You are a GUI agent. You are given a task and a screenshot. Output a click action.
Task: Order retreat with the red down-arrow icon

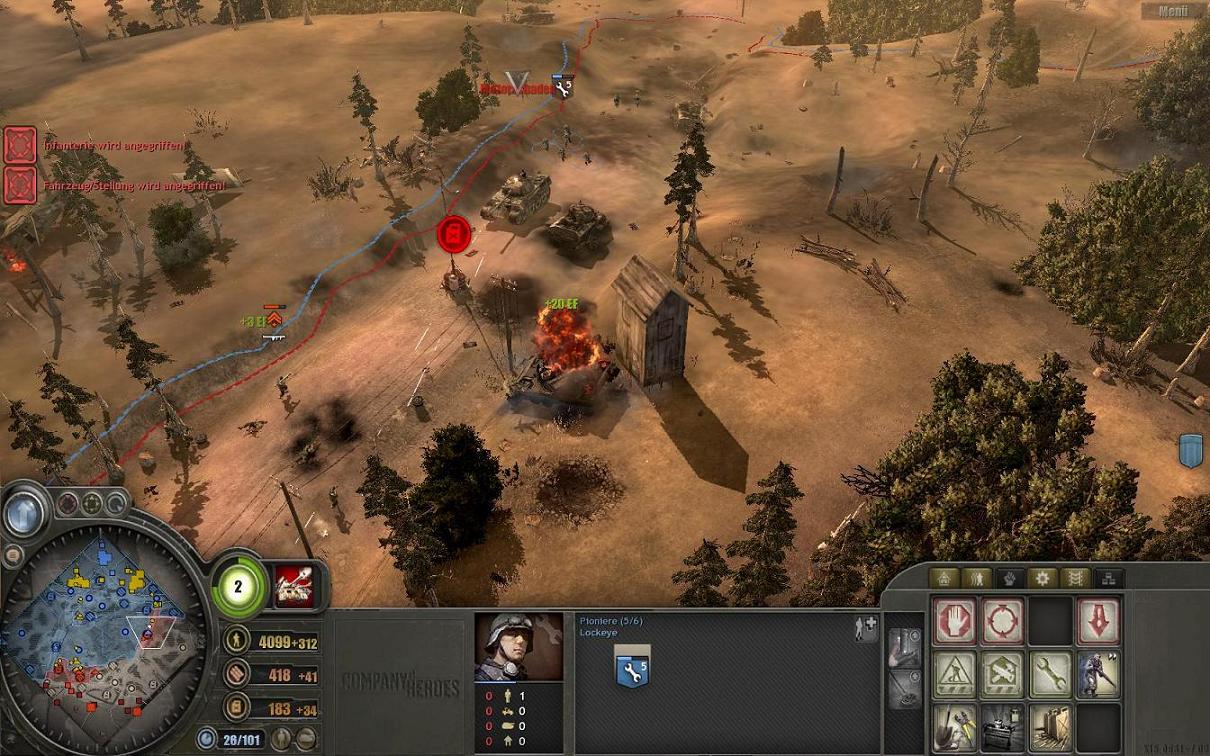point(1098,622)
